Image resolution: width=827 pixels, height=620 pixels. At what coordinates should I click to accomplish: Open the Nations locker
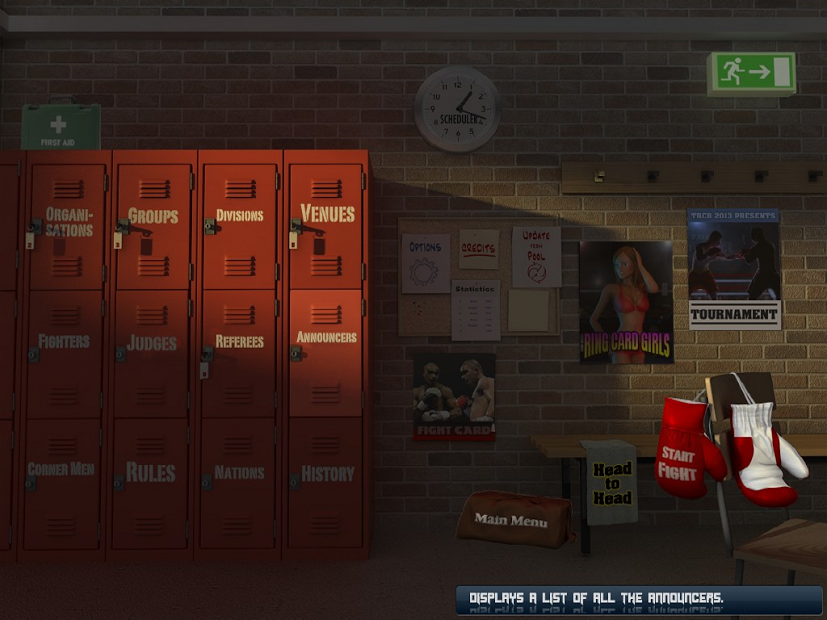tap(239, 472)
